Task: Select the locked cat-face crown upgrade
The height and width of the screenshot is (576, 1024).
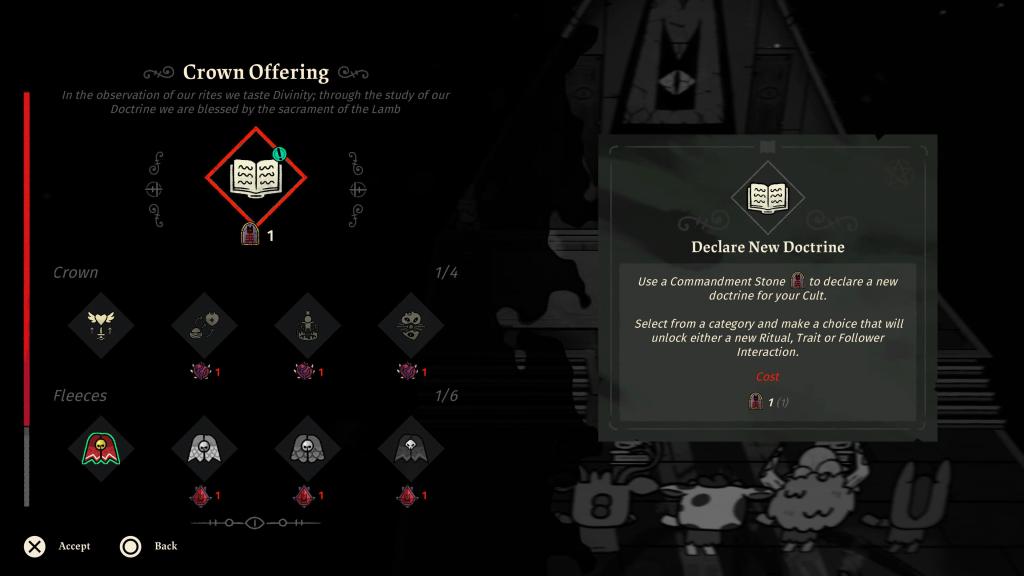Action: coord(411,325)
